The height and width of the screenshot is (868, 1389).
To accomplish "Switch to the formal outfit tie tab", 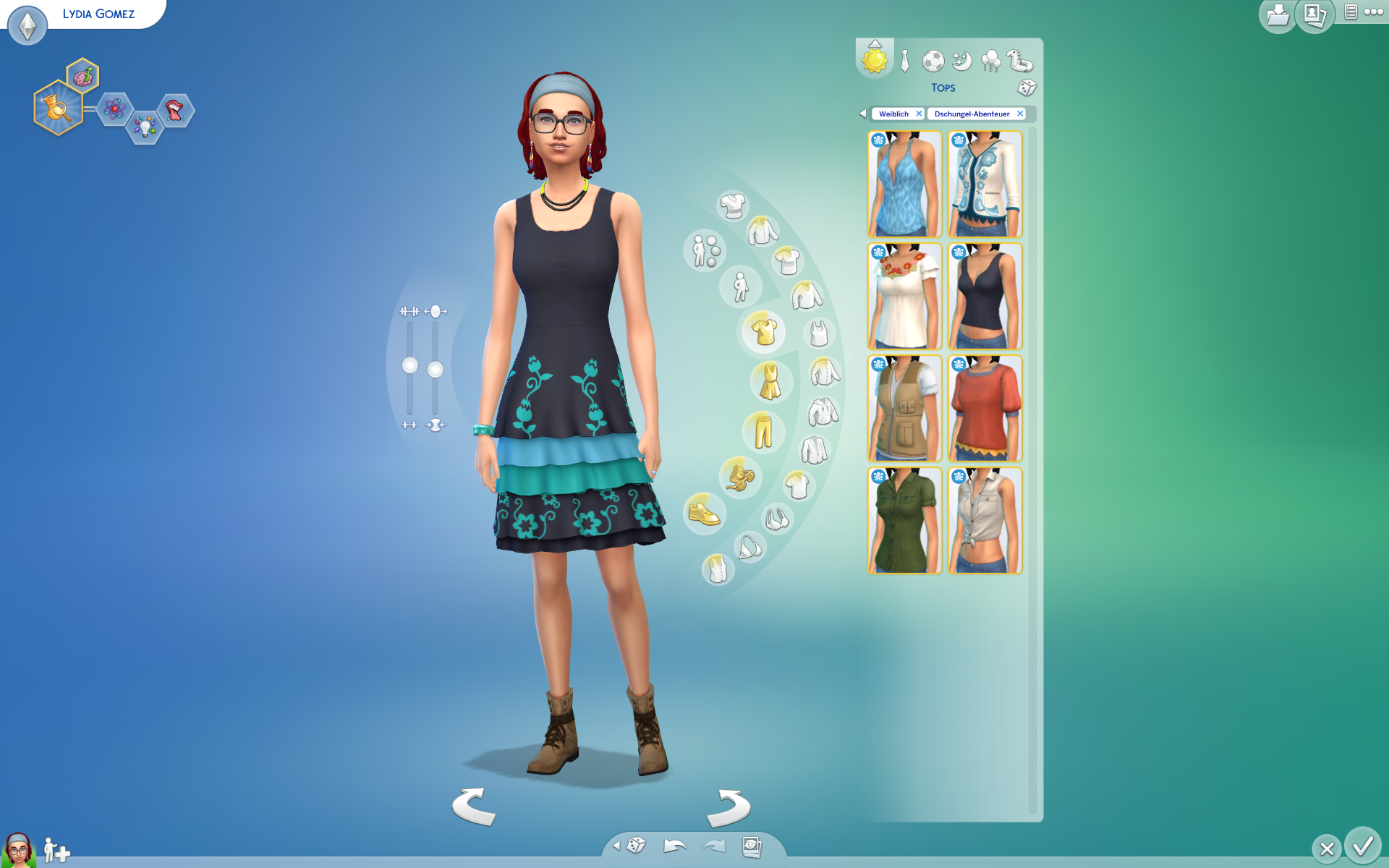I will point(904,61).
